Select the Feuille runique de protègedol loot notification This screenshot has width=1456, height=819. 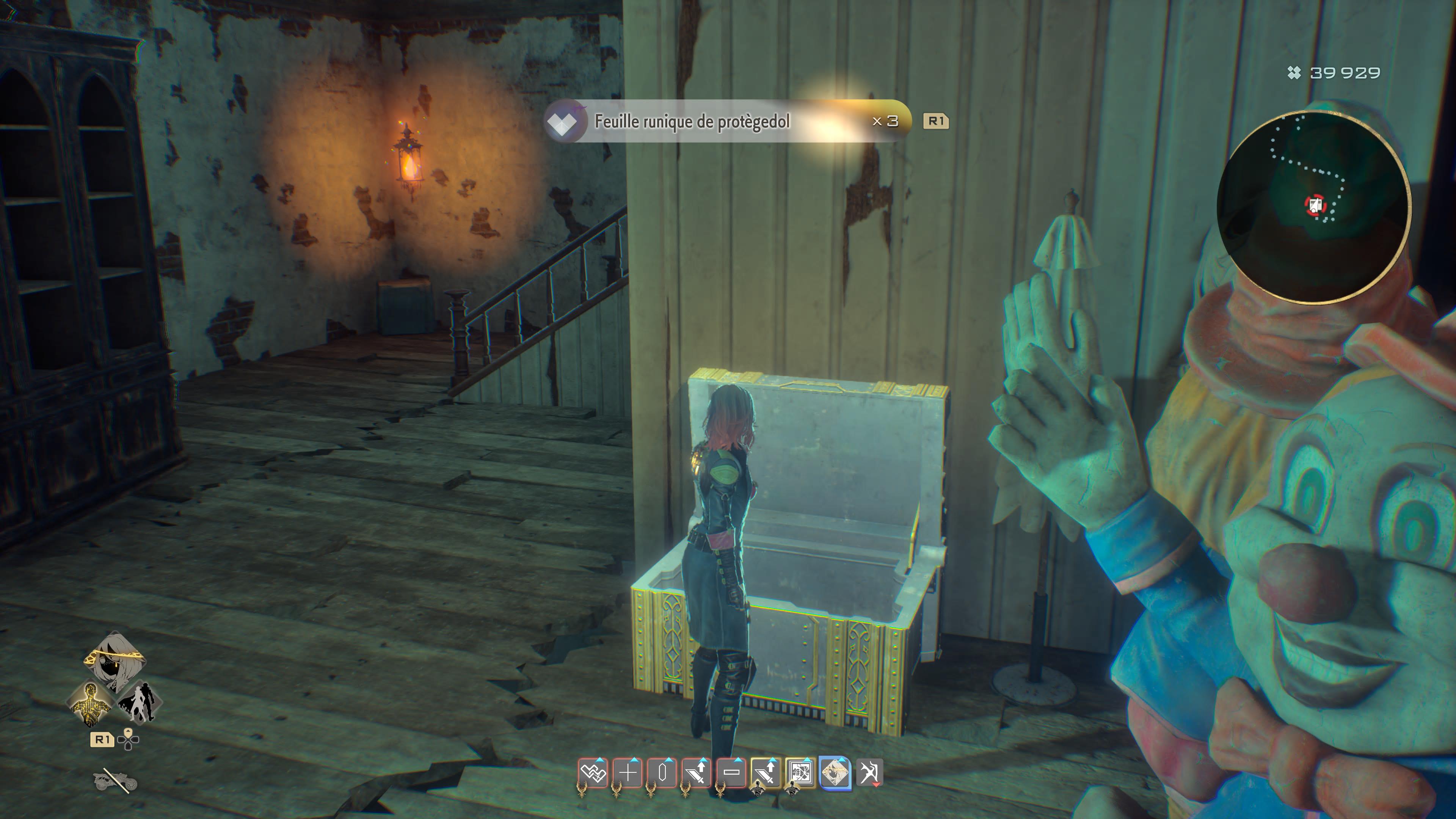[727, 121]
